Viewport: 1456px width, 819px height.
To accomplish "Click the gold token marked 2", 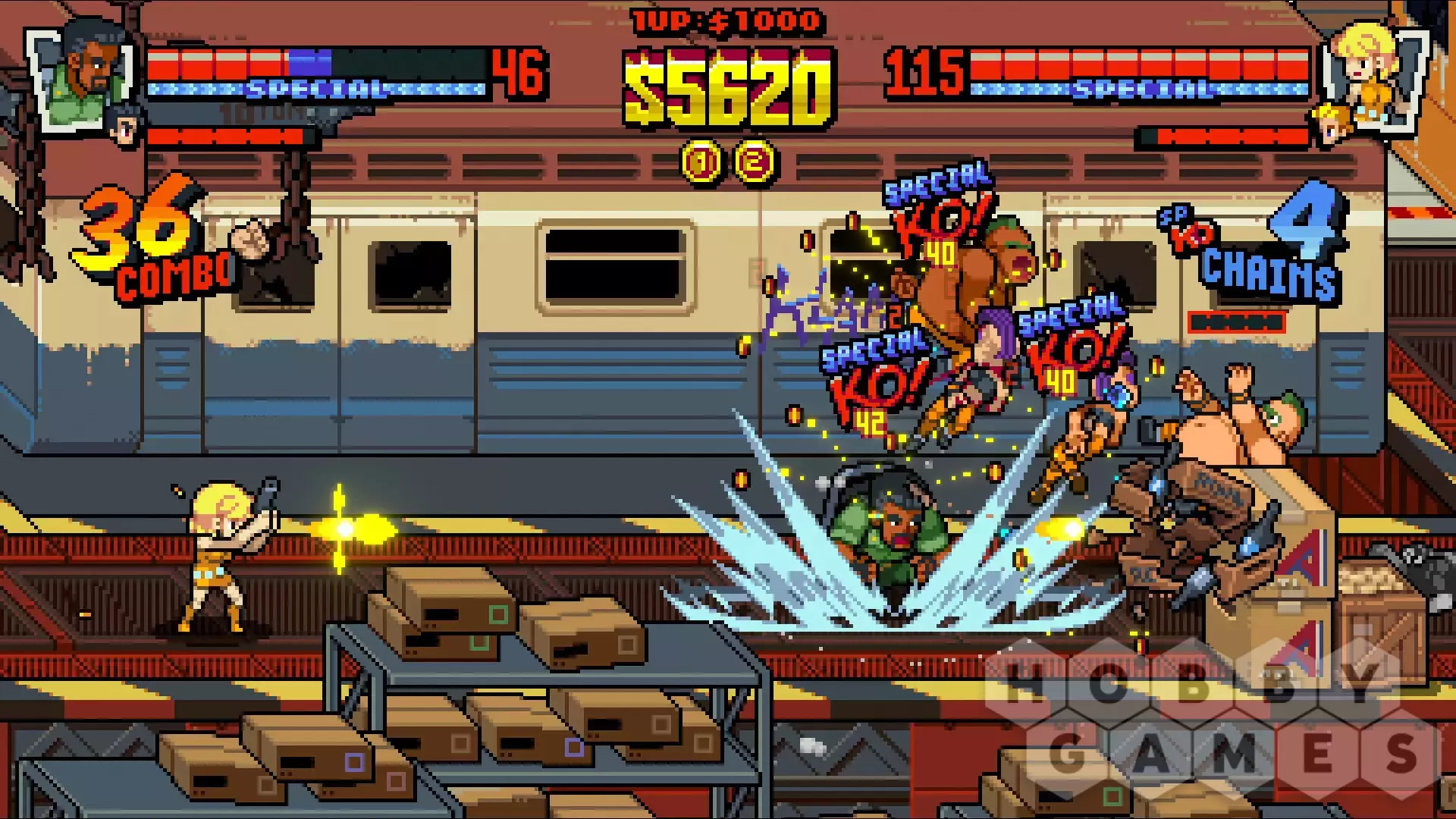I will coord(754,162).
